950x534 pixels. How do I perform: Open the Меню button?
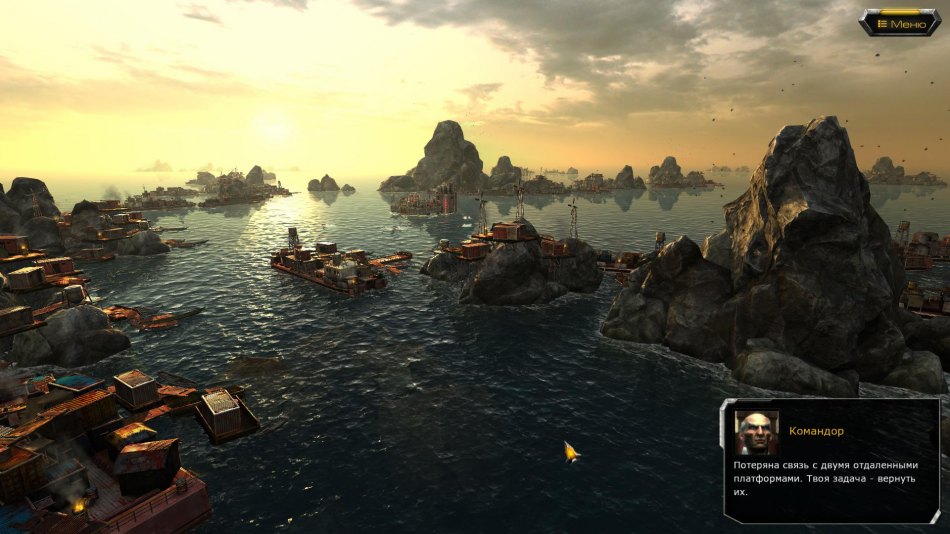[900, 23]
